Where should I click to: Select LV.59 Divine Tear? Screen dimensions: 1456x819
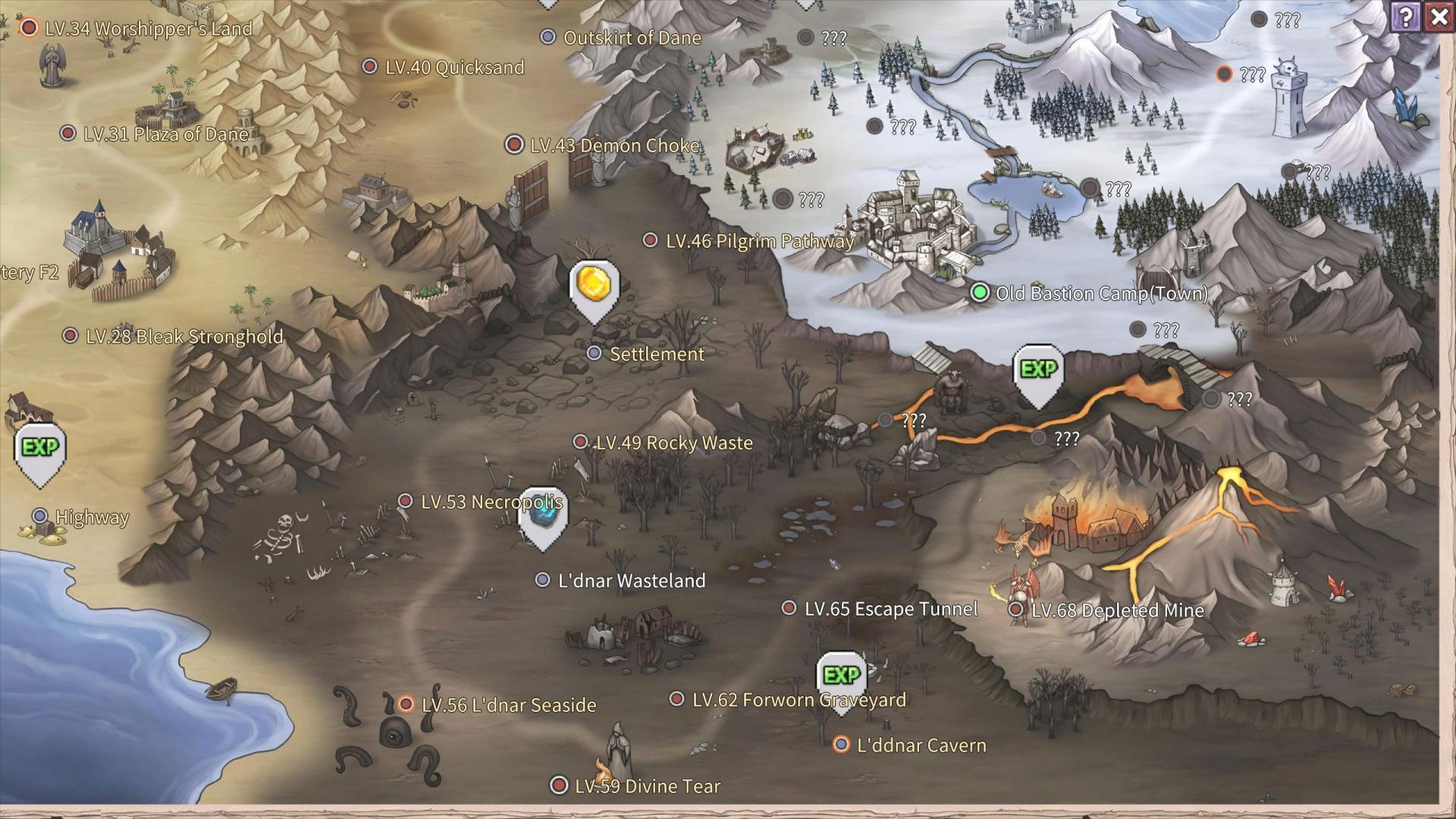(559, 785)
